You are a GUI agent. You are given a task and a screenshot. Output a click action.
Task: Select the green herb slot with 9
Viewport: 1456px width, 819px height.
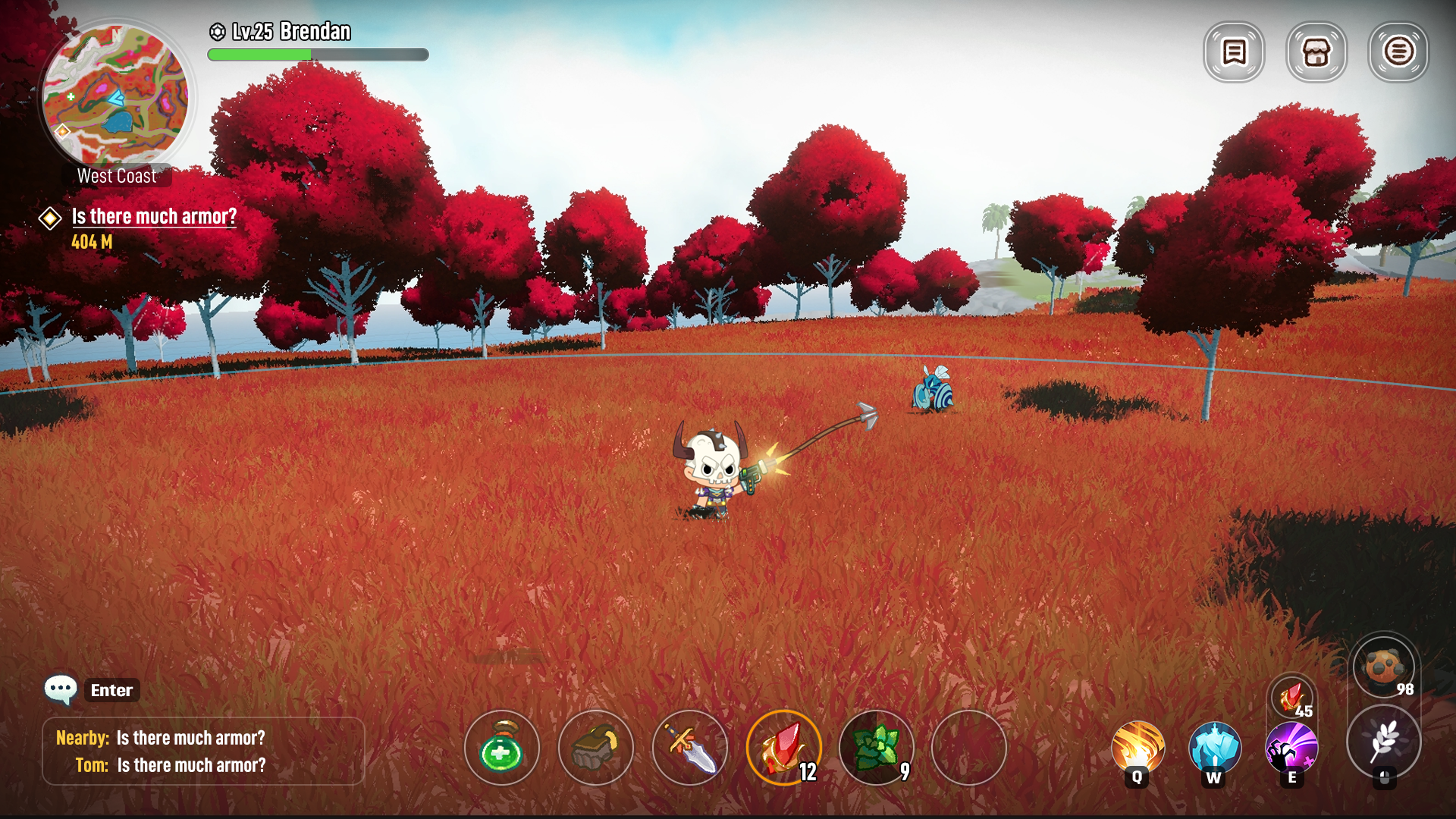coord(877,748)
